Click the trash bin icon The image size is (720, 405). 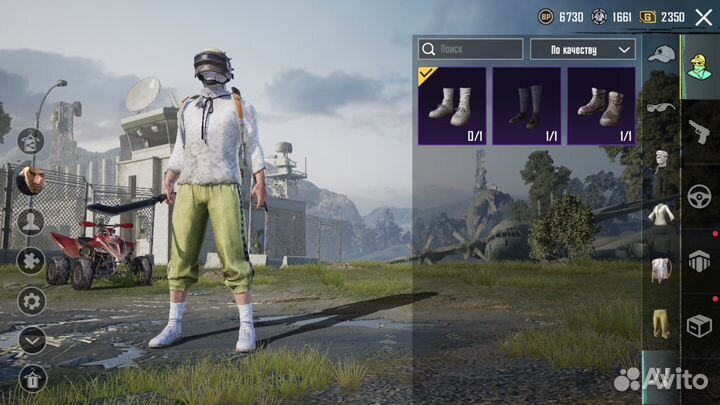click(31, 378)
